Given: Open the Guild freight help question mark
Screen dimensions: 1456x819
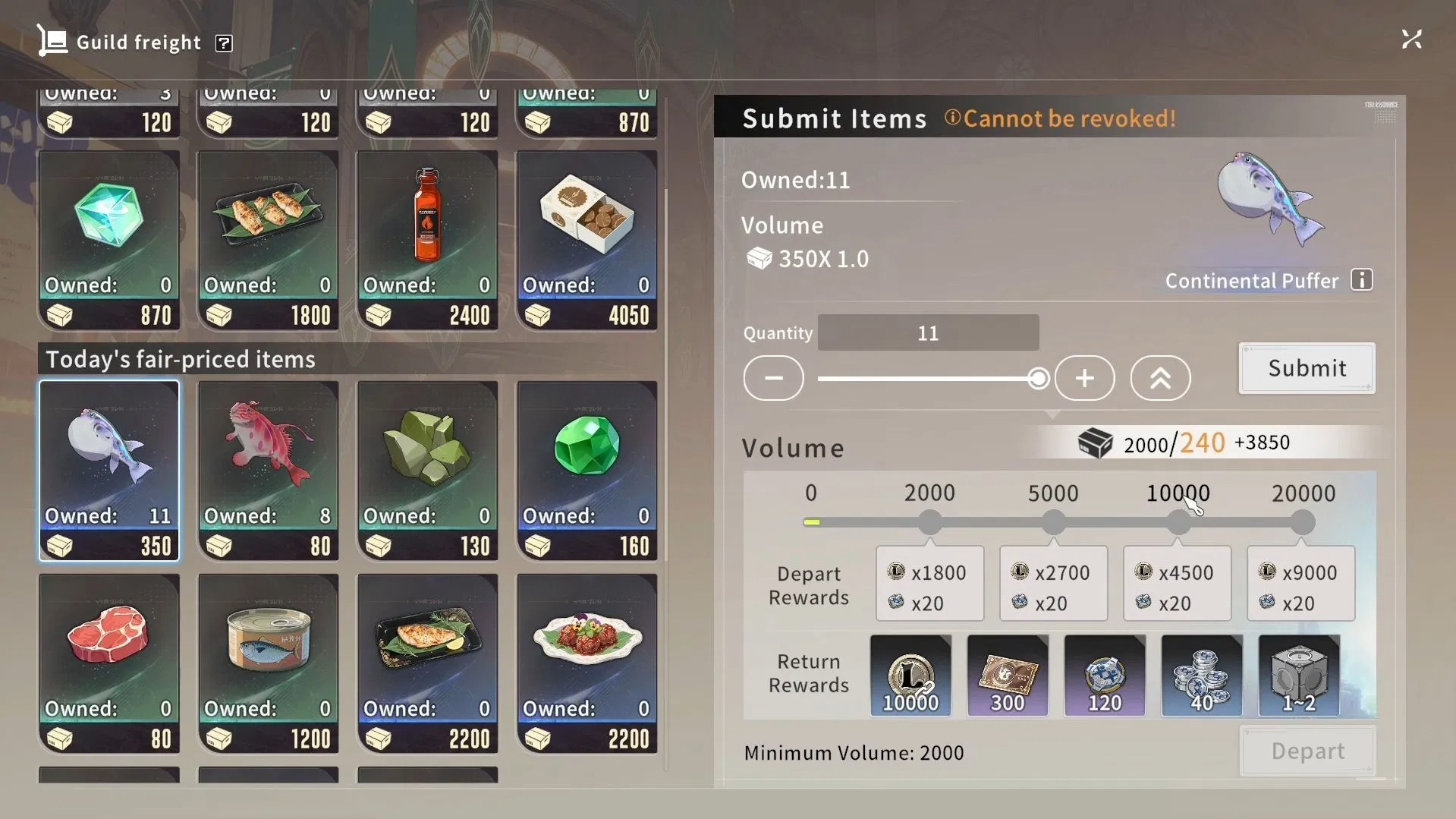Looking at the screenshot, I should [224, 43].
